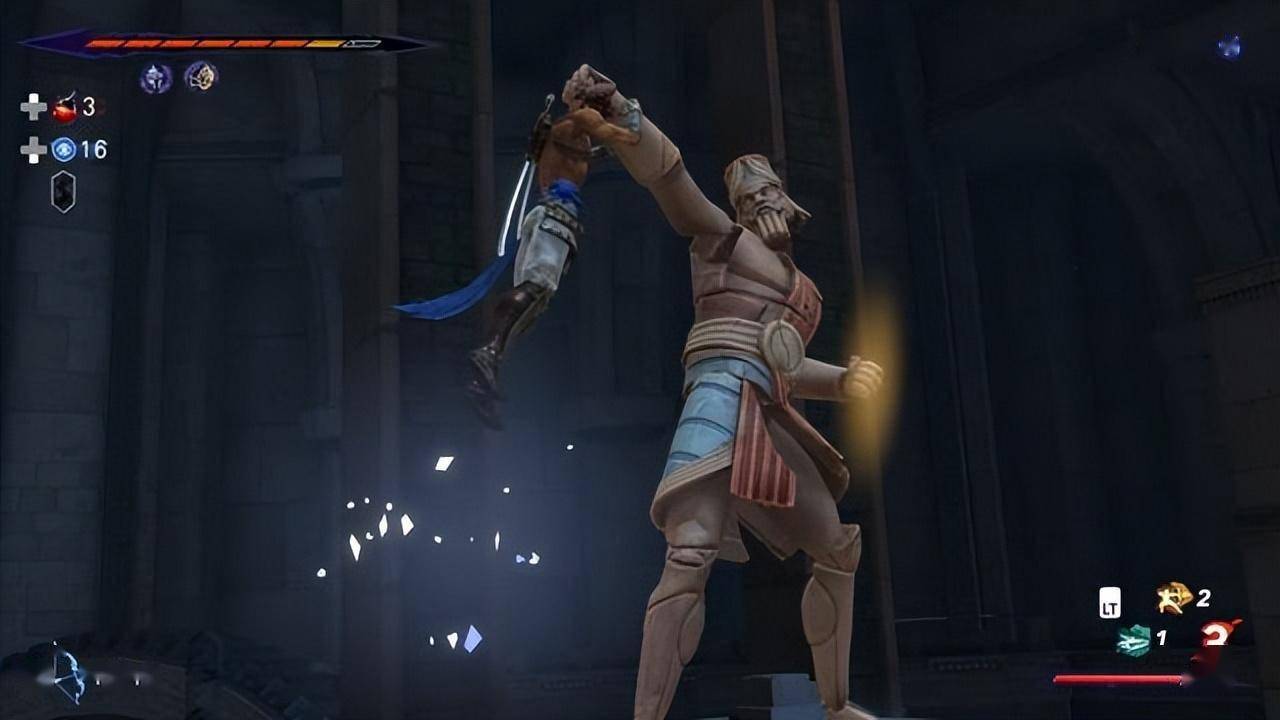Screen dimensions: 1280x720
Task: Activate the golden warrior Athra surge
Action: [1171, 598]
